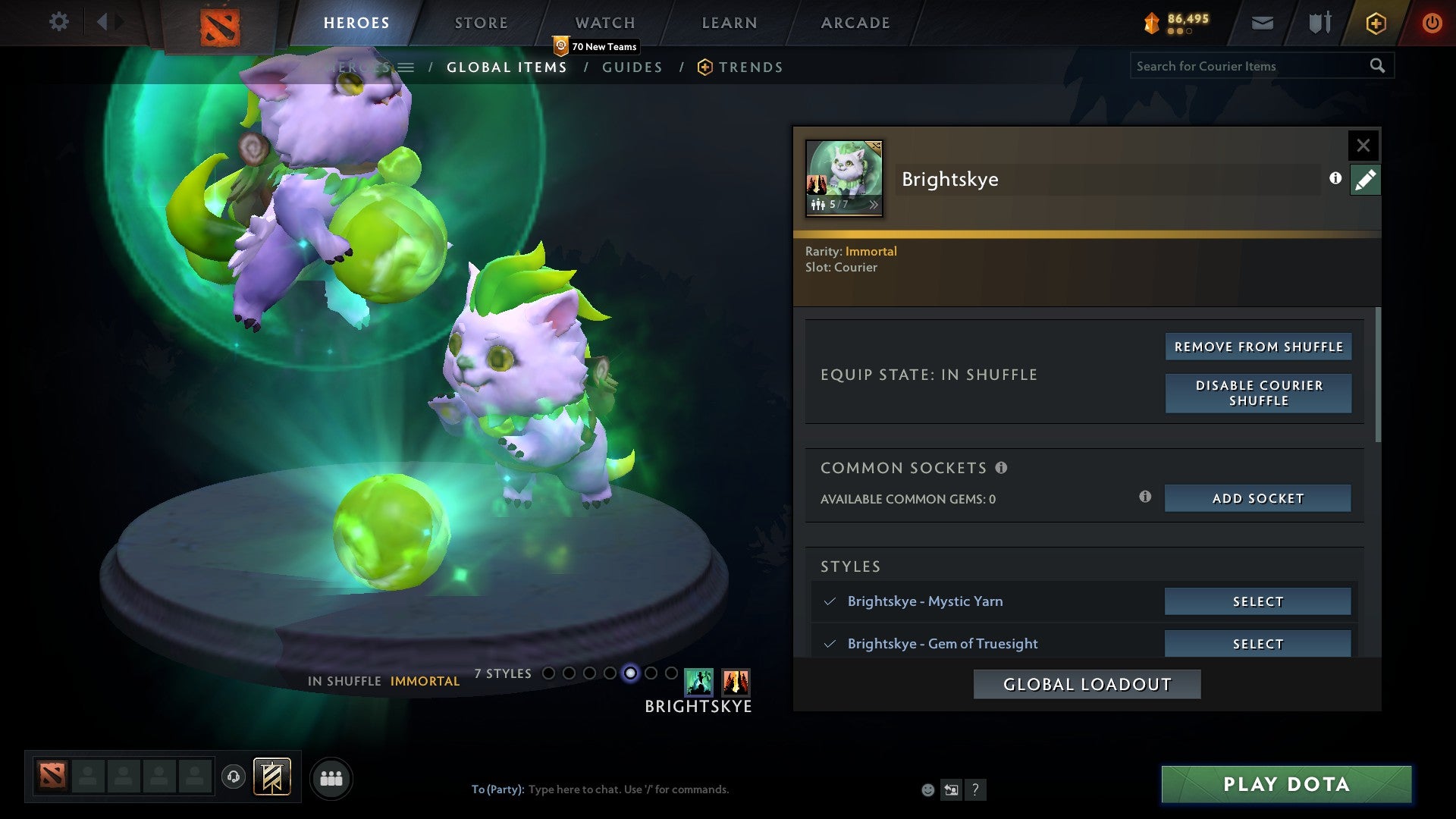Toggle the Gem of Truesight style checkmark
This screenshot has width=1456, height=819.
tap(830, 644)
